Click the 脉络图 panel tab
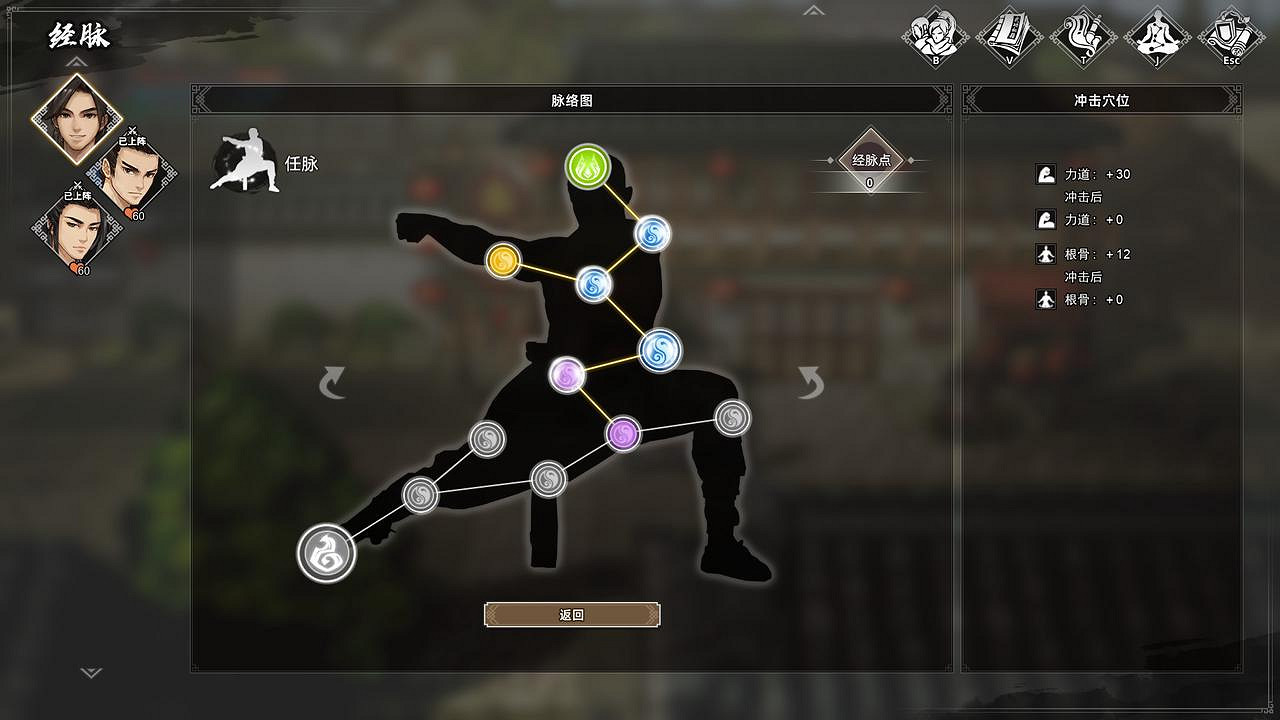1280x720 pixels. coord(571,98)
